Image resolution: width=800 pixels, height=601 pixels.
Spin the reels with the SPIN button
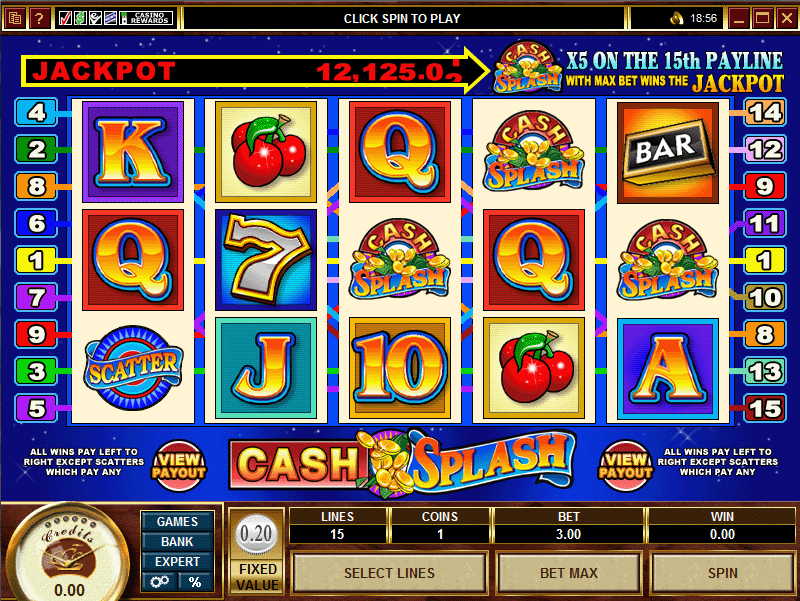pyautogui.click(x=722, y=573)
